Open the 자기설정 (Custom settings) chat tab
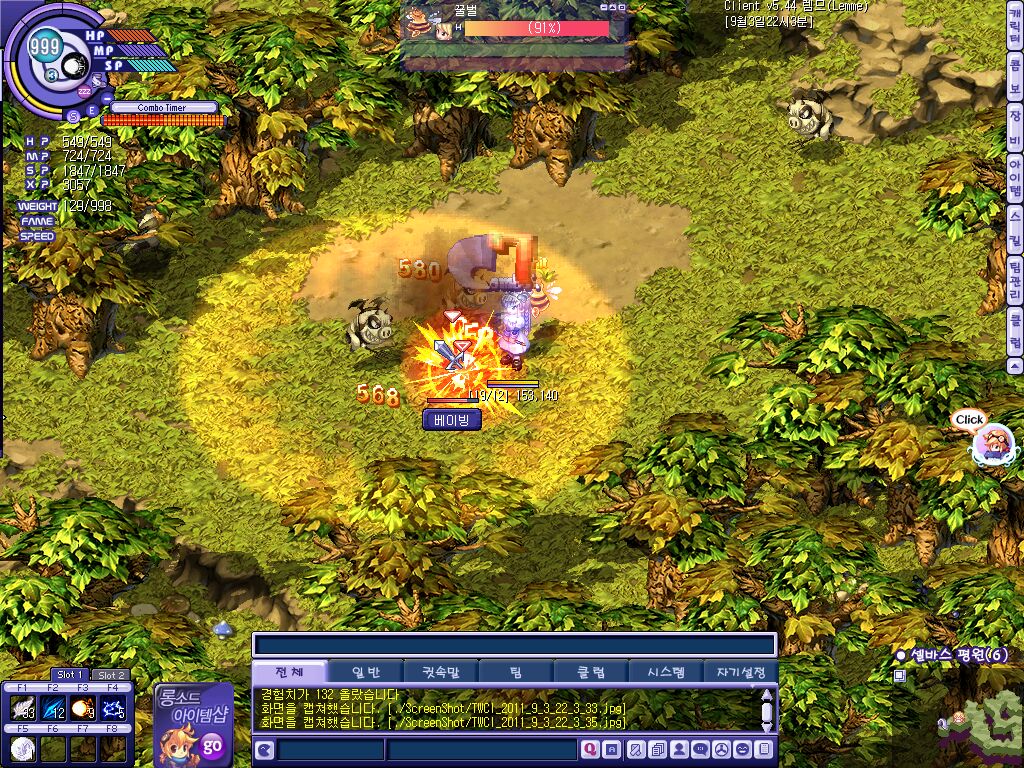This screenshot has height=768, width=1024. coord(741,672)
